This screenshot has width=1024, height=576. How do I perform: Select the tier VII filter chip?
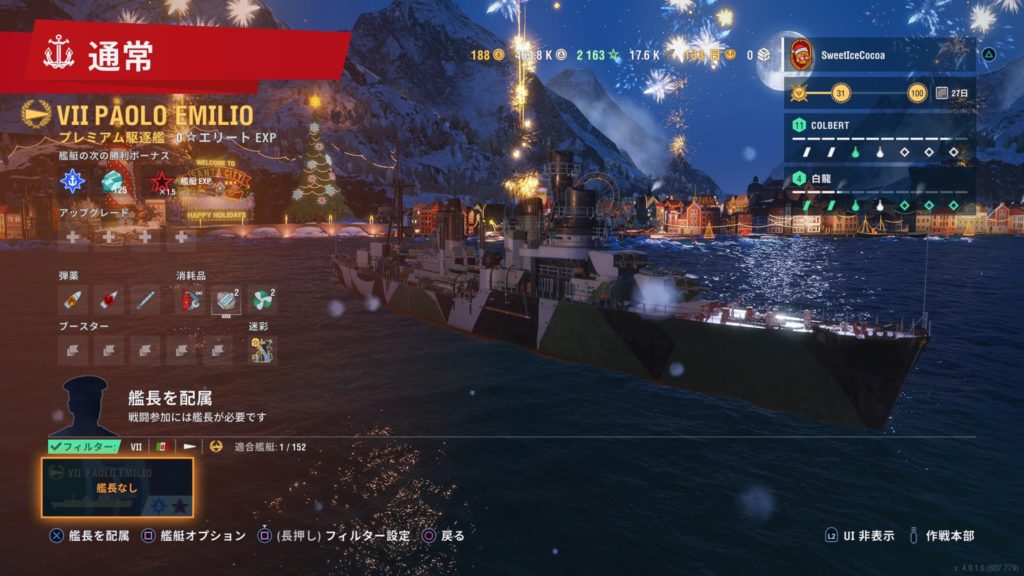point(137,446)
